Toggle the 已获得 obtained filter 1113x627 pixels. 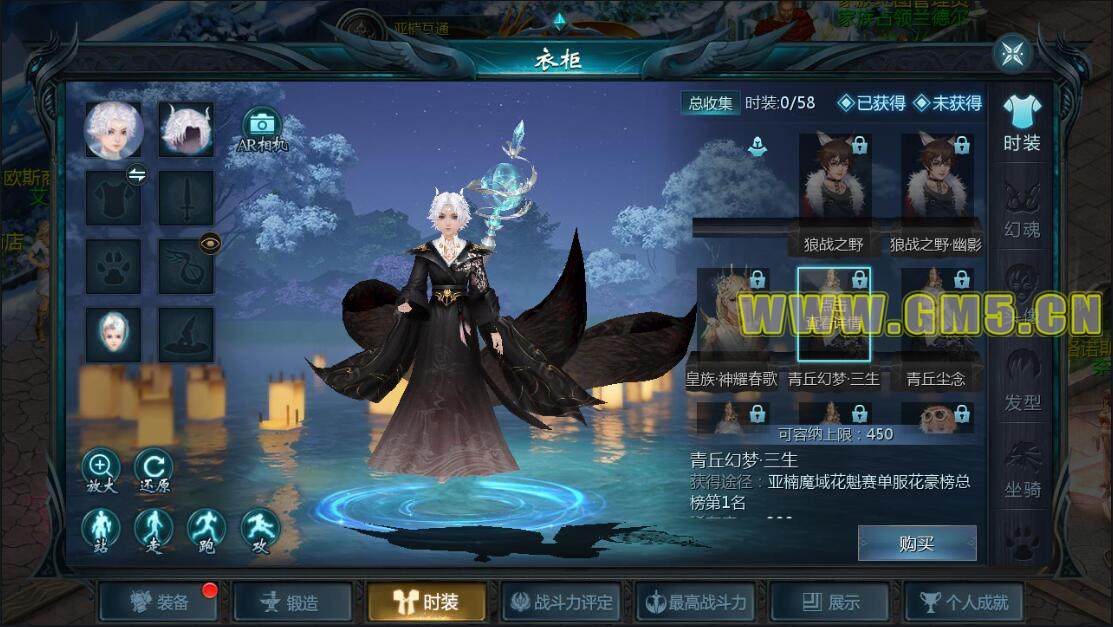(872, 103)
